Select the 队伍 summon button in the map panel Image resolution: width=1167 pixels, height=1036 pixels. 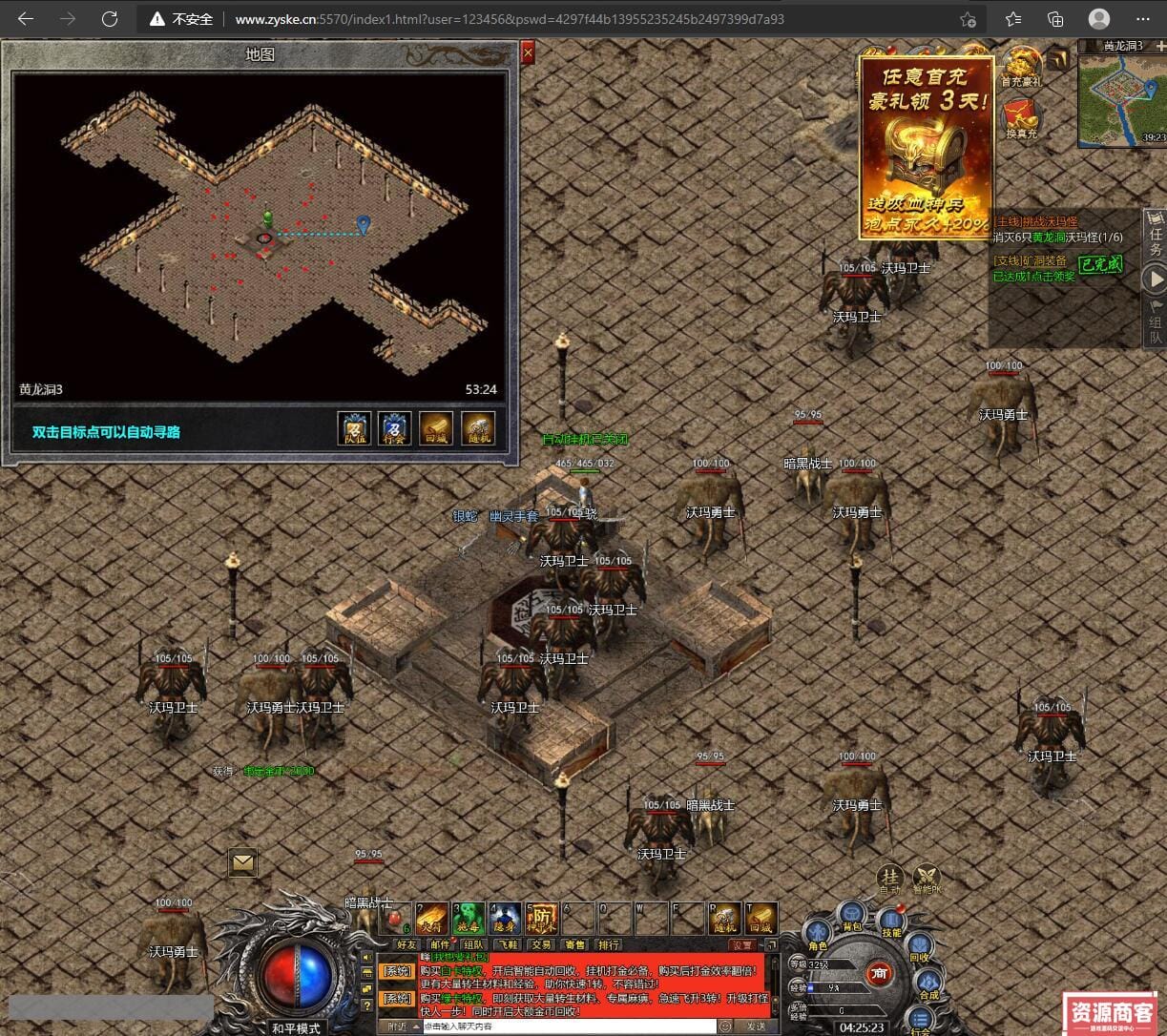point(354,427)
